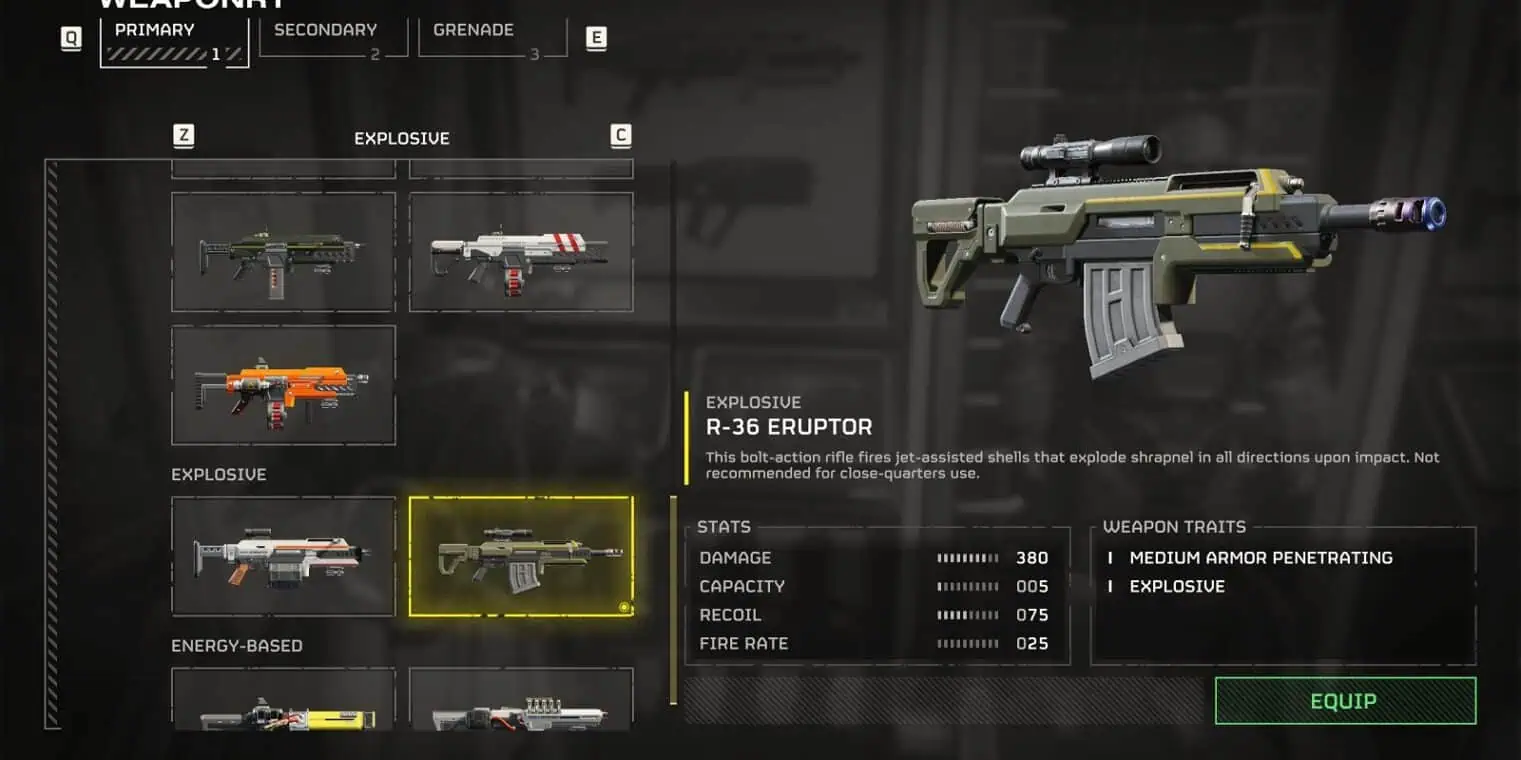Select the olive-green scoped Eruptor rifle tile

521,556
